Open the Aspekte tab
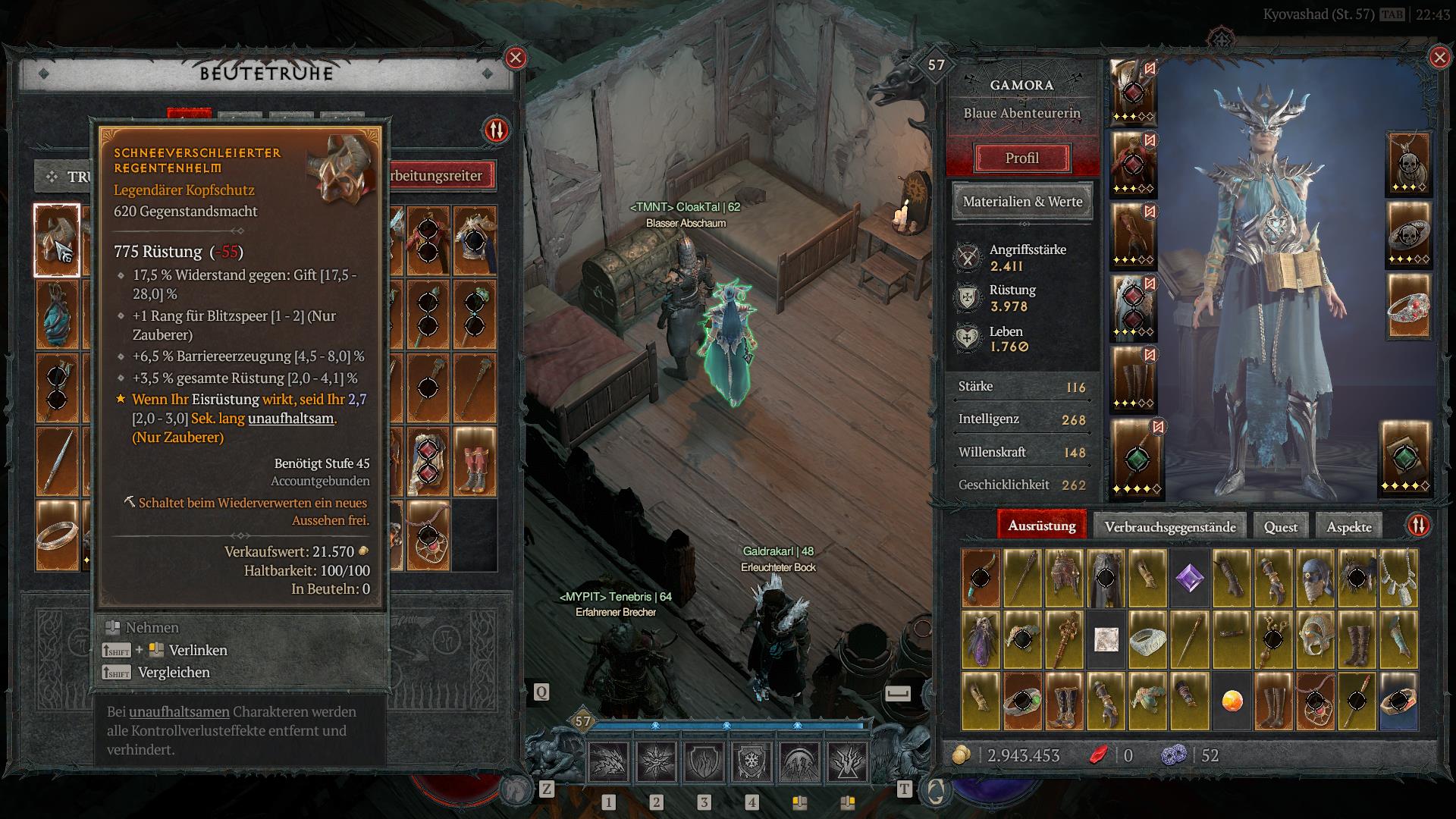This screenshot has width=1456, height=819. click(1348, 527)
